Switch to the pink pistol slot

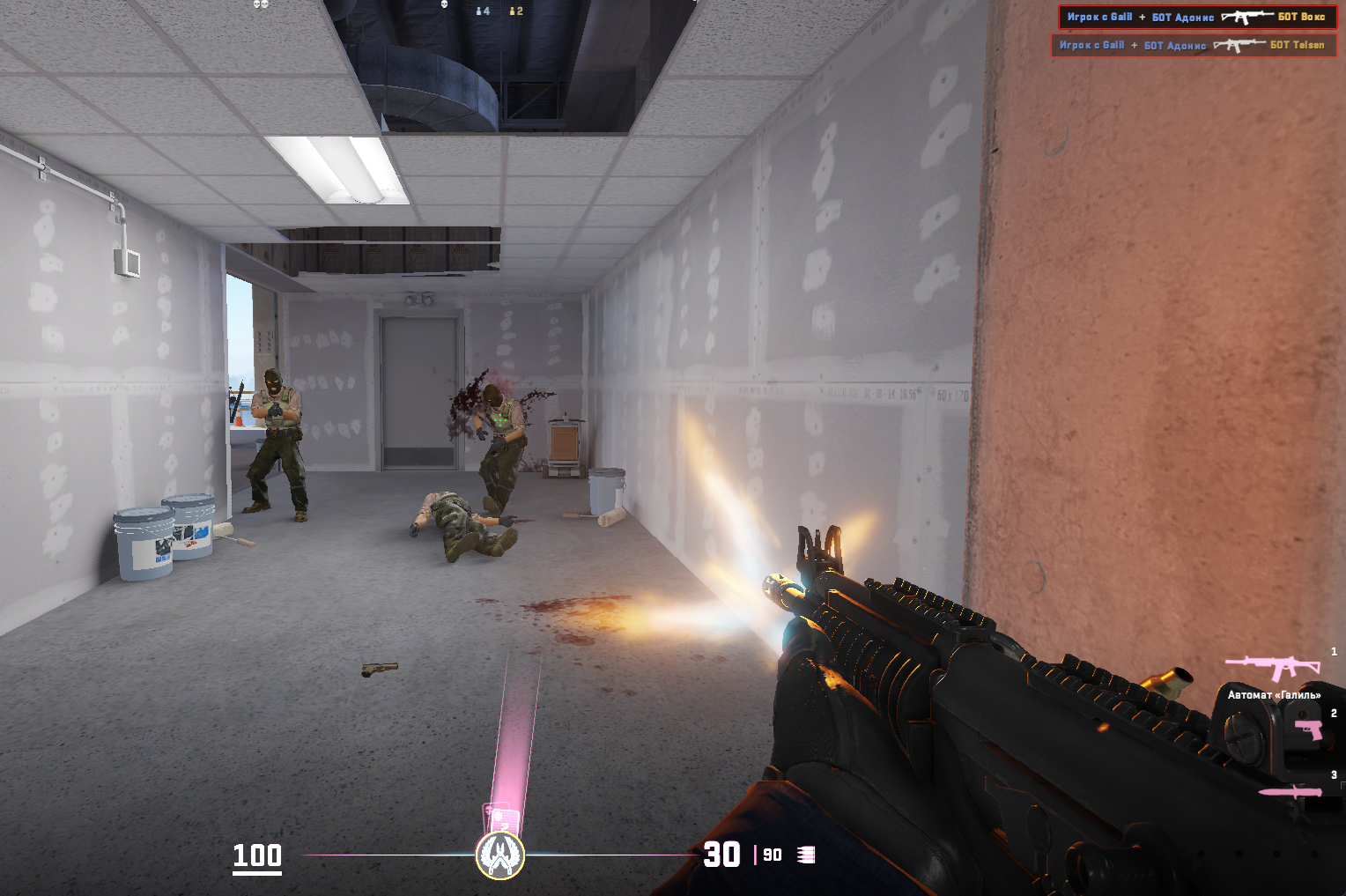tap(1309, 729)
